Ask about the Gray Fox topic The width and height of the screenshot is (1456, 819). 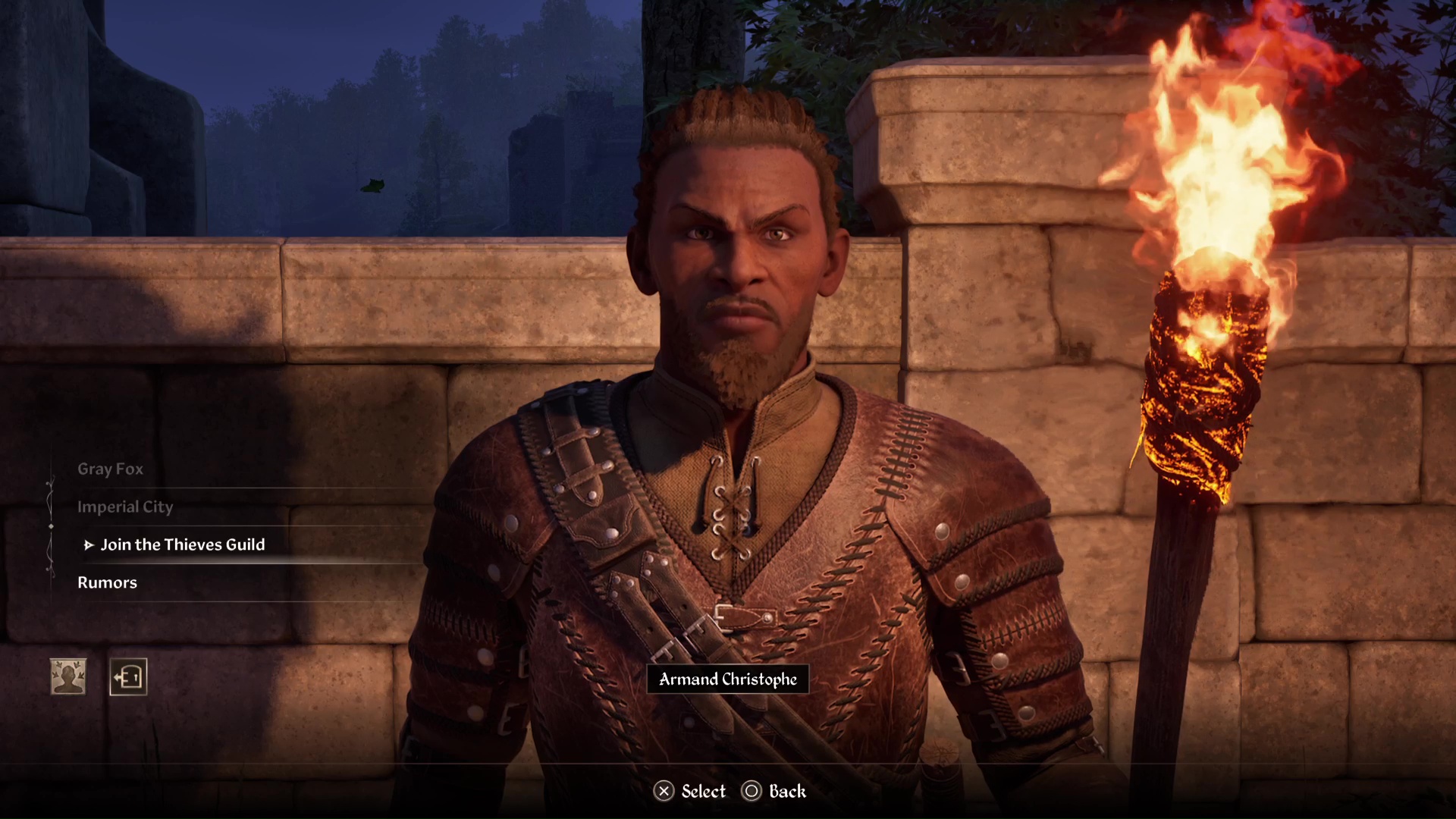tap(111, 469)
